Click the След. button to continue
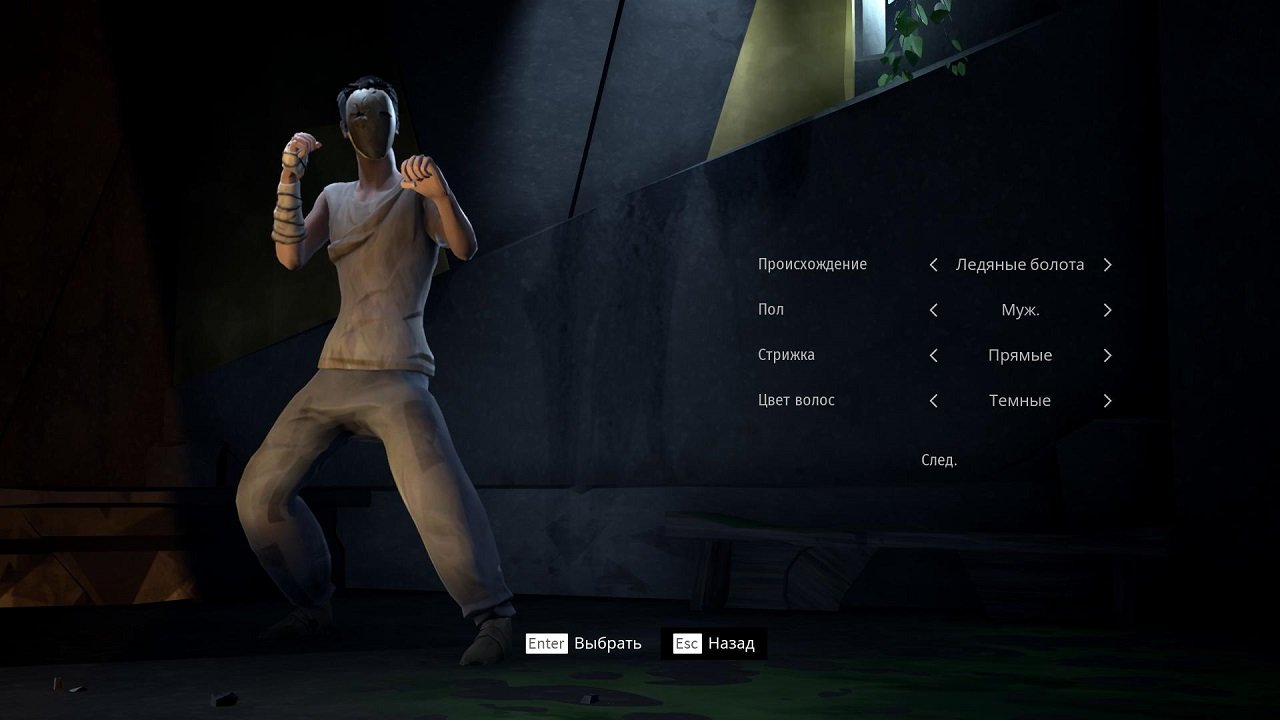The height and width of the screenshot is (720, 1280). (x=939, y=459)
